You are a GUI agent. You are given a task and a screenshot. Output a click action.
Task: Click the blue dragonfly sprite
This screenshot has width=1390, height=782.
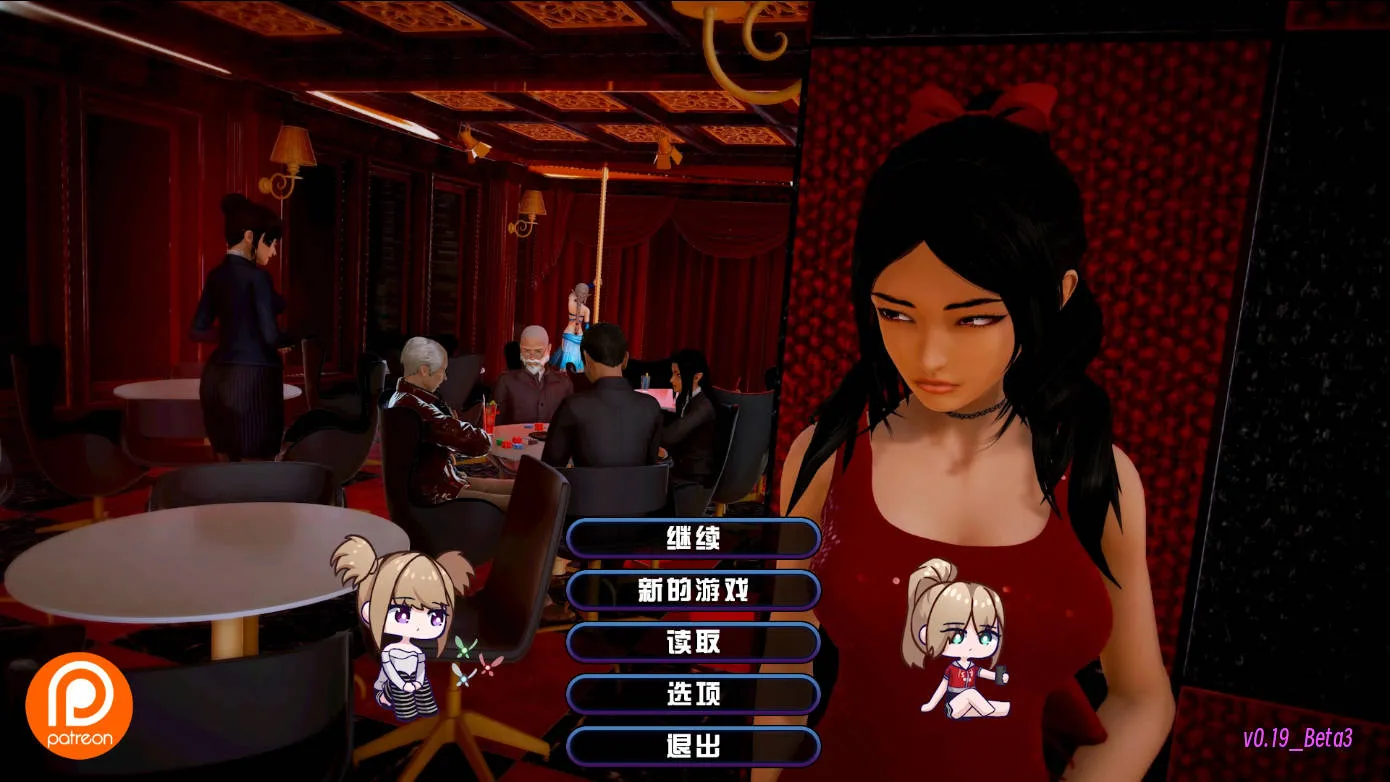tap(464, 678)
